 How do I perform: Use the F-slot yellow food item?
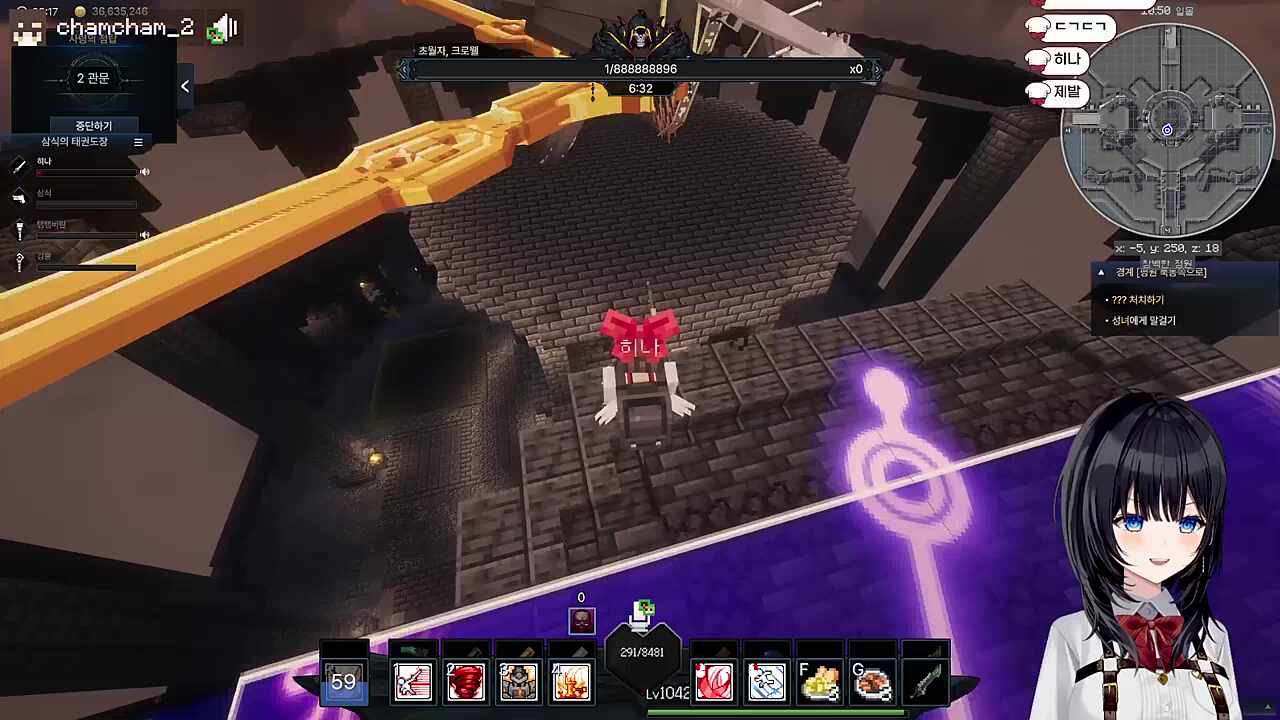click(x=819, y=682)
